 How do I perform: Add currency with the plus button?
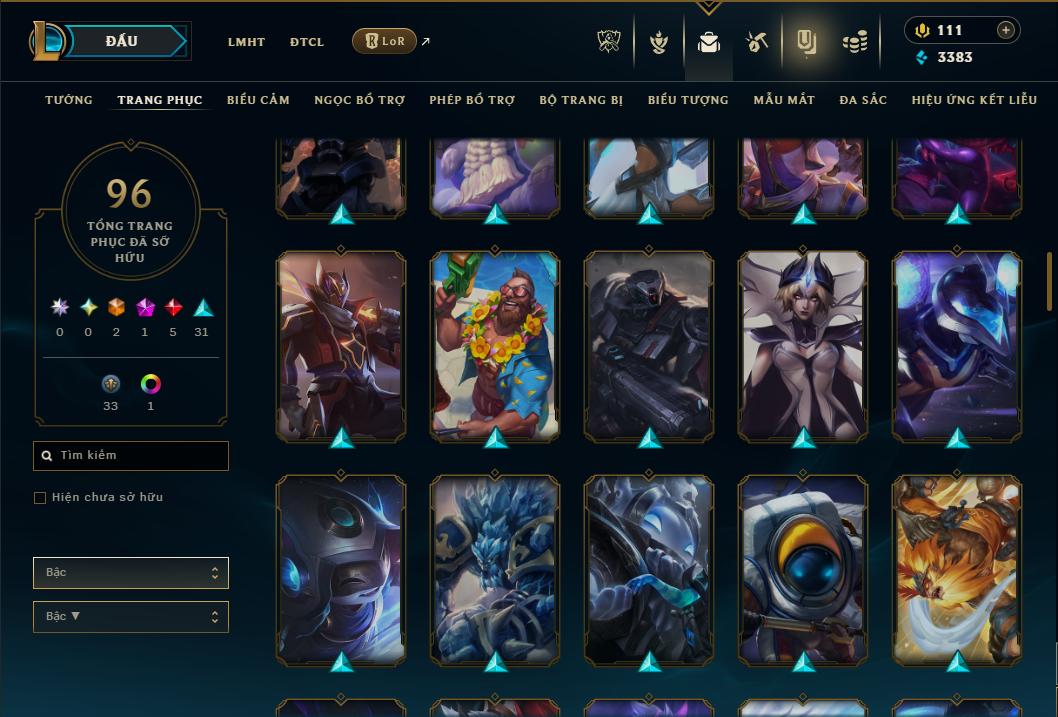click(x=1006, y=30)
